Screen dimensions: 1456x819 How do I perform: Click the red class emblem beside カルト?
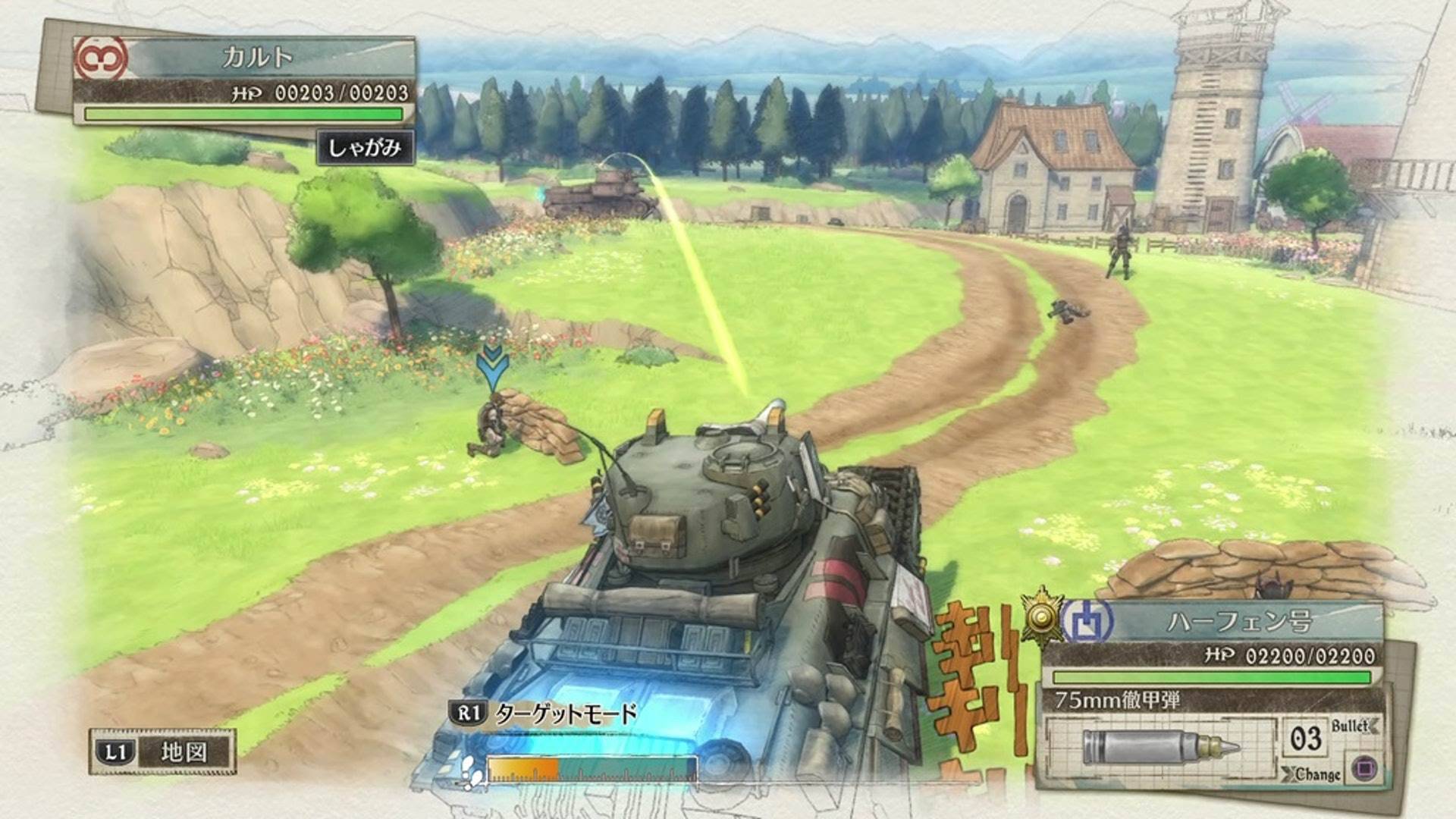coord(101,58)
